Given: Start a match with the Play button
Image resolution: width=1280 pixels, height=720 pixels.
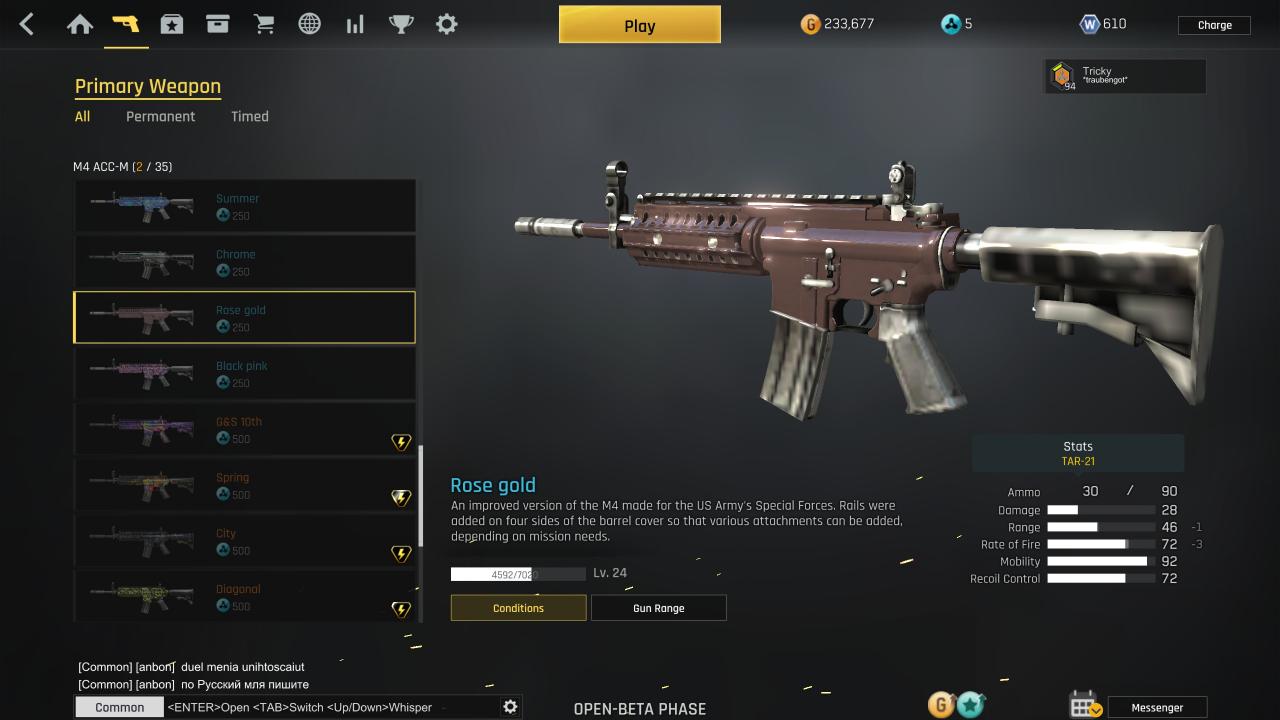Looking at the screenshot, I should [x=639, y=25].
